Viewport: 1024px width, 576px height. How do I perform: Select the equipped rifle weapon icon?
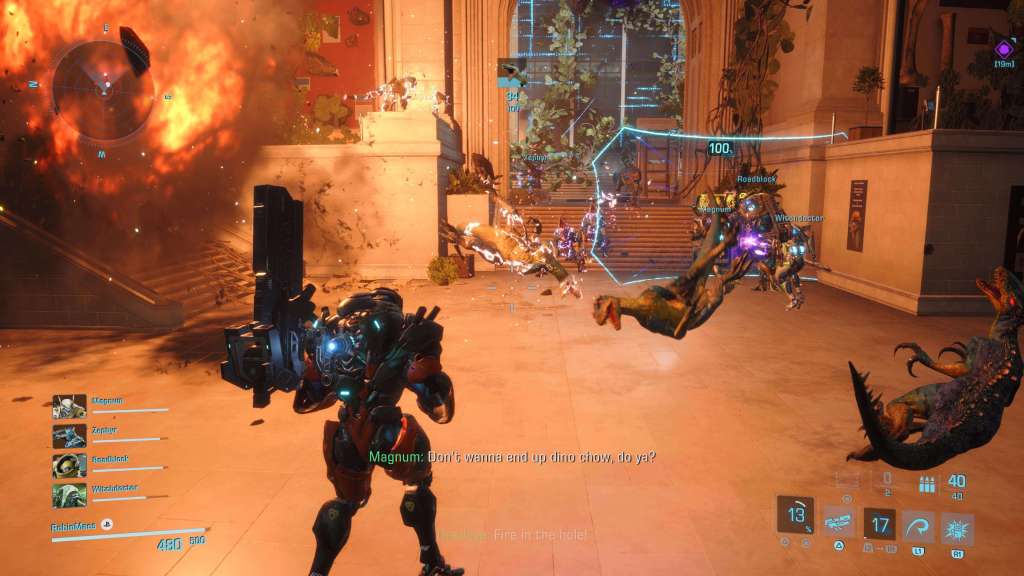837,522
